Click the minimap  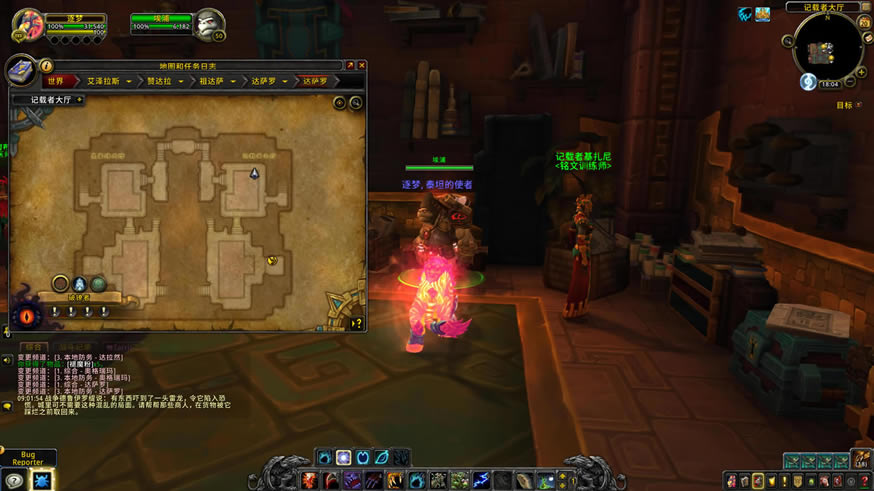[x=827, y=47]
